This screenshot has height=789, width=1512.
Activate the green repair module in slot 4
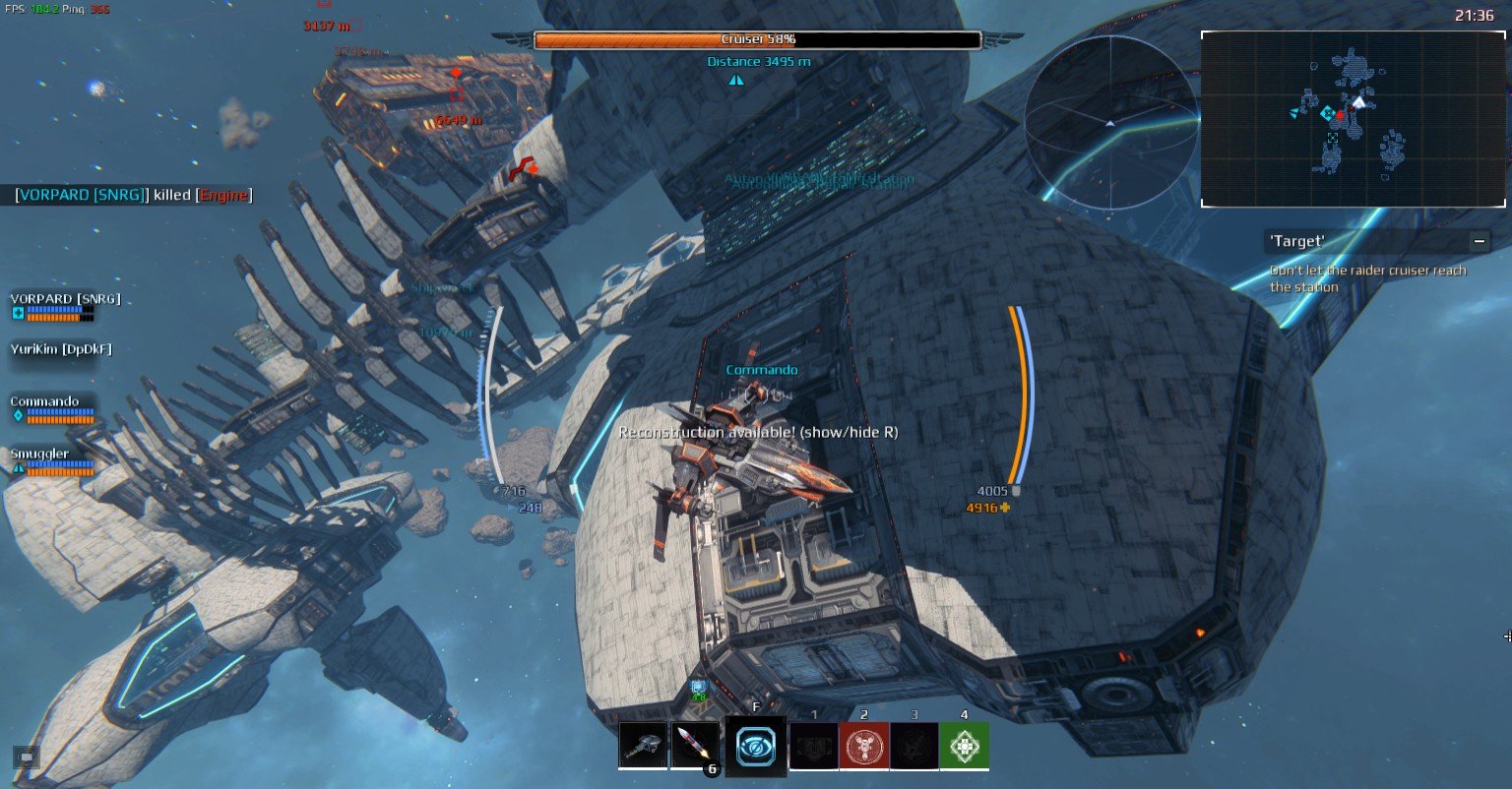(x=964, y=746)
